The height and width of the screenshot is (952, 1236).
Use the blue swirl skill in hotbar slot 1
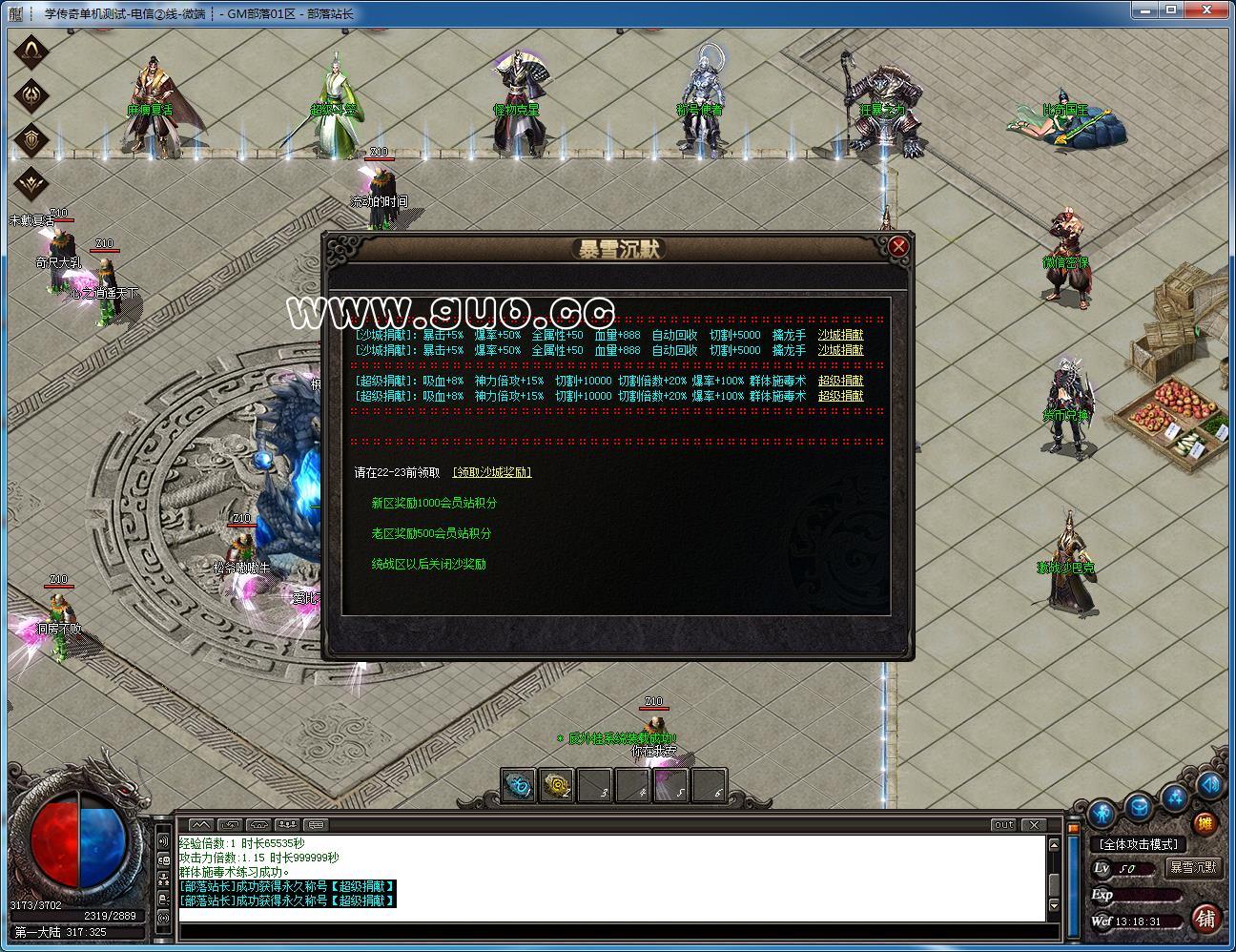coord(518,786)
